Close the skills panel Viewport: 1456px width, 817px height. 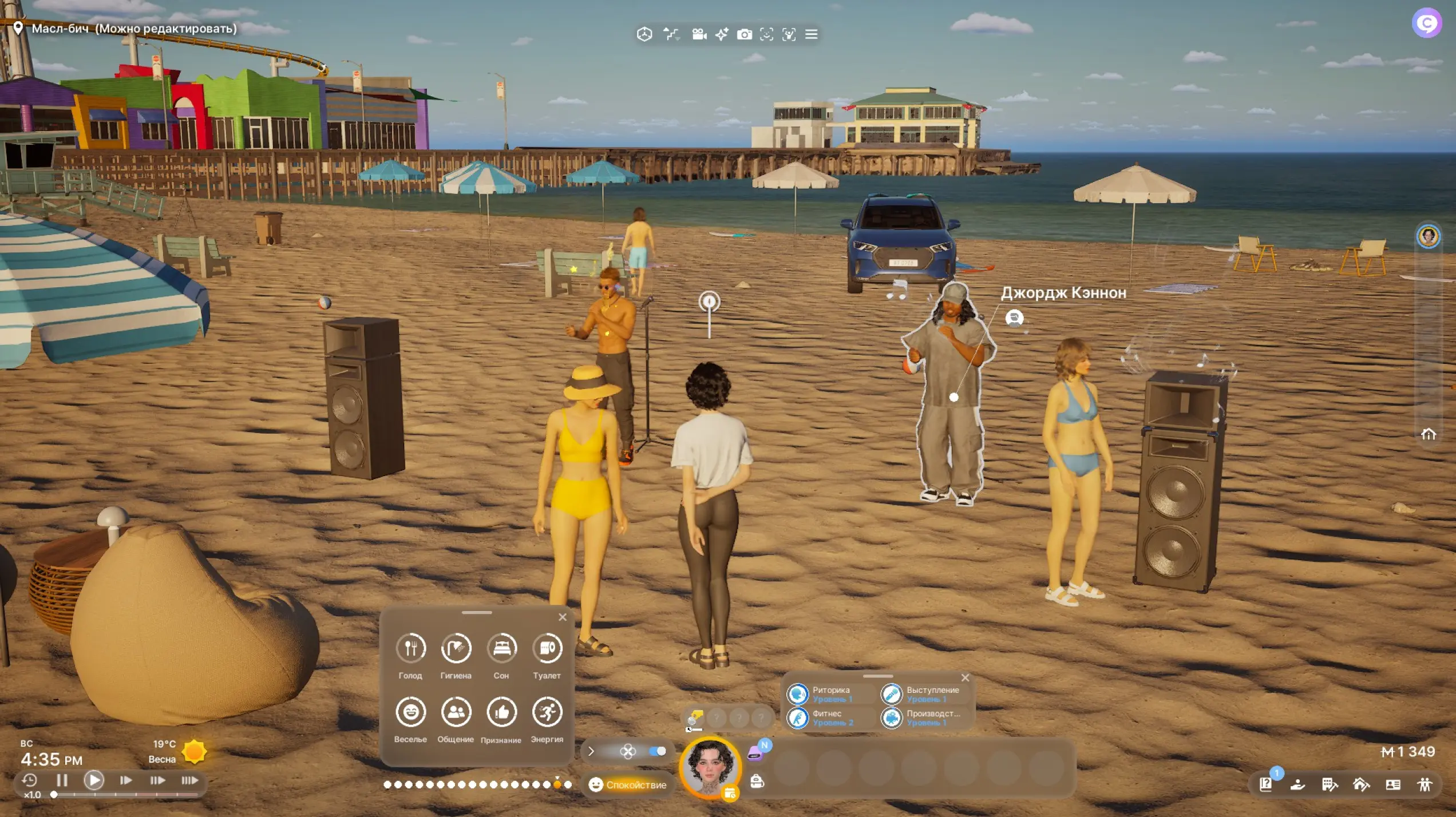pyautogui.click(x=966, y=678)
